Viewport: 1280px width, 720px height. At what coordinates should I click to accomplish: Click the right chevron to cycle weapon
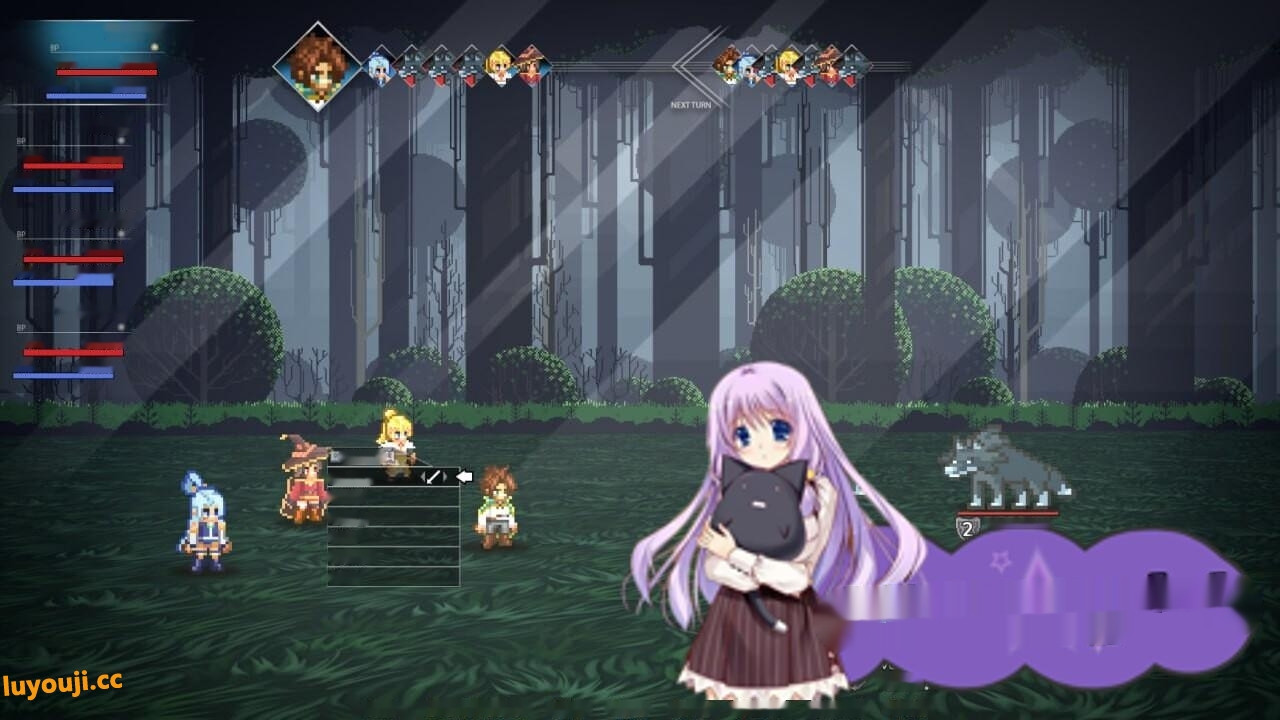coord(445,477)
